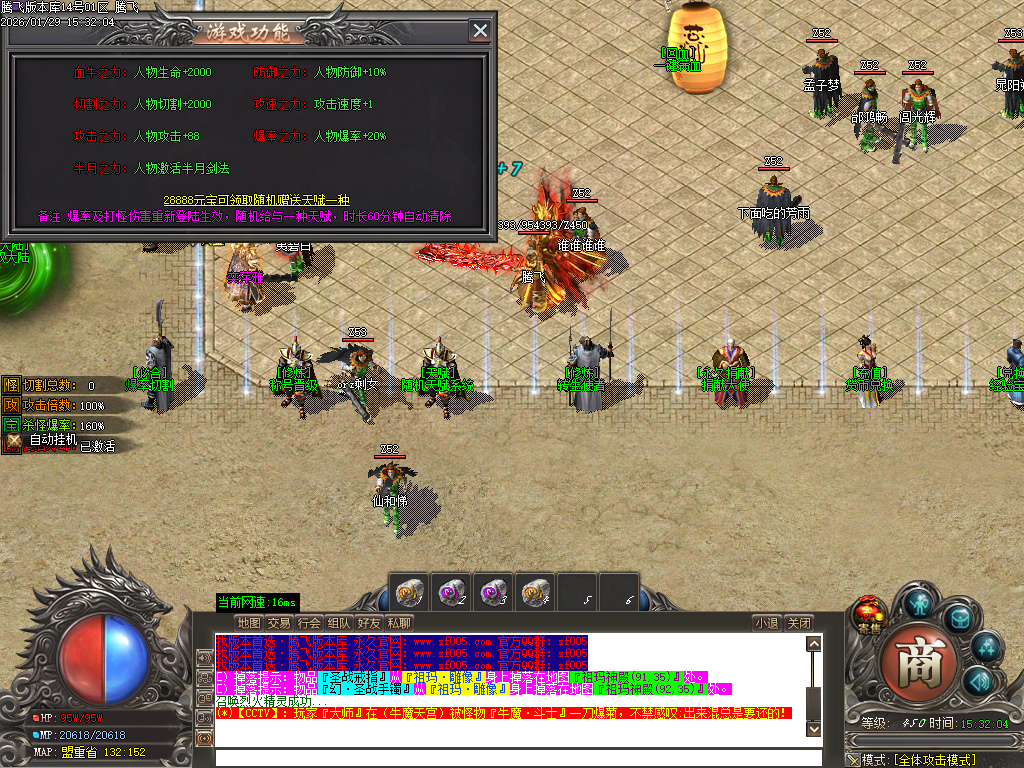1024x768 pixels.
Task: Open the 地图 map button
Action: pyautogui.click(x=249, y=623)
